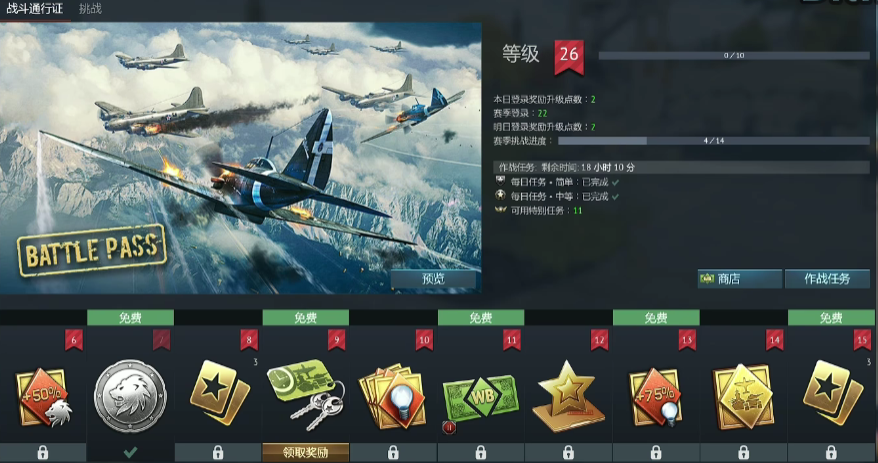Open the 商店 shop

coord(739,279)
